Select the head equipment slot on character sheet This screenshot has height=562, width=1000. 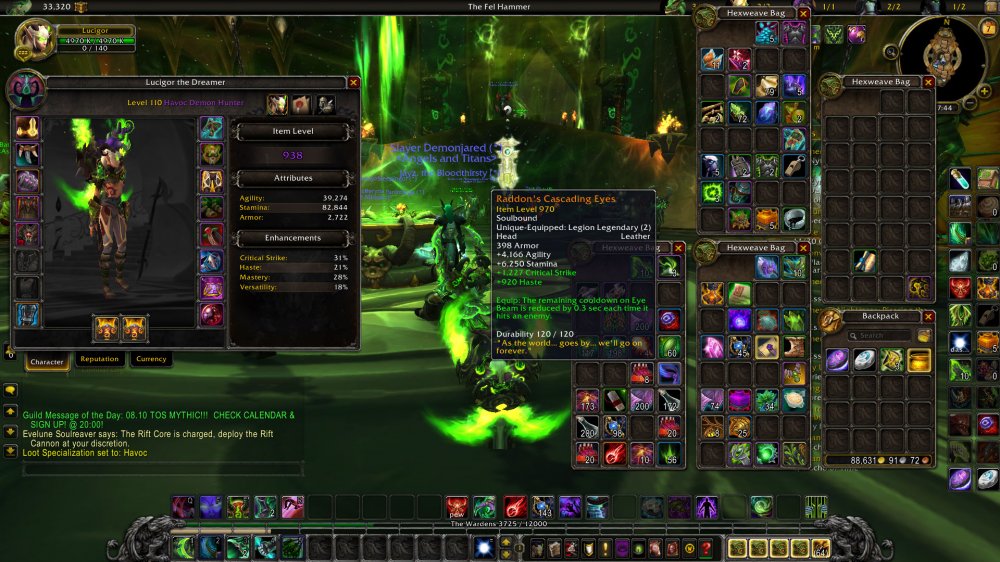tap(26, 128)
